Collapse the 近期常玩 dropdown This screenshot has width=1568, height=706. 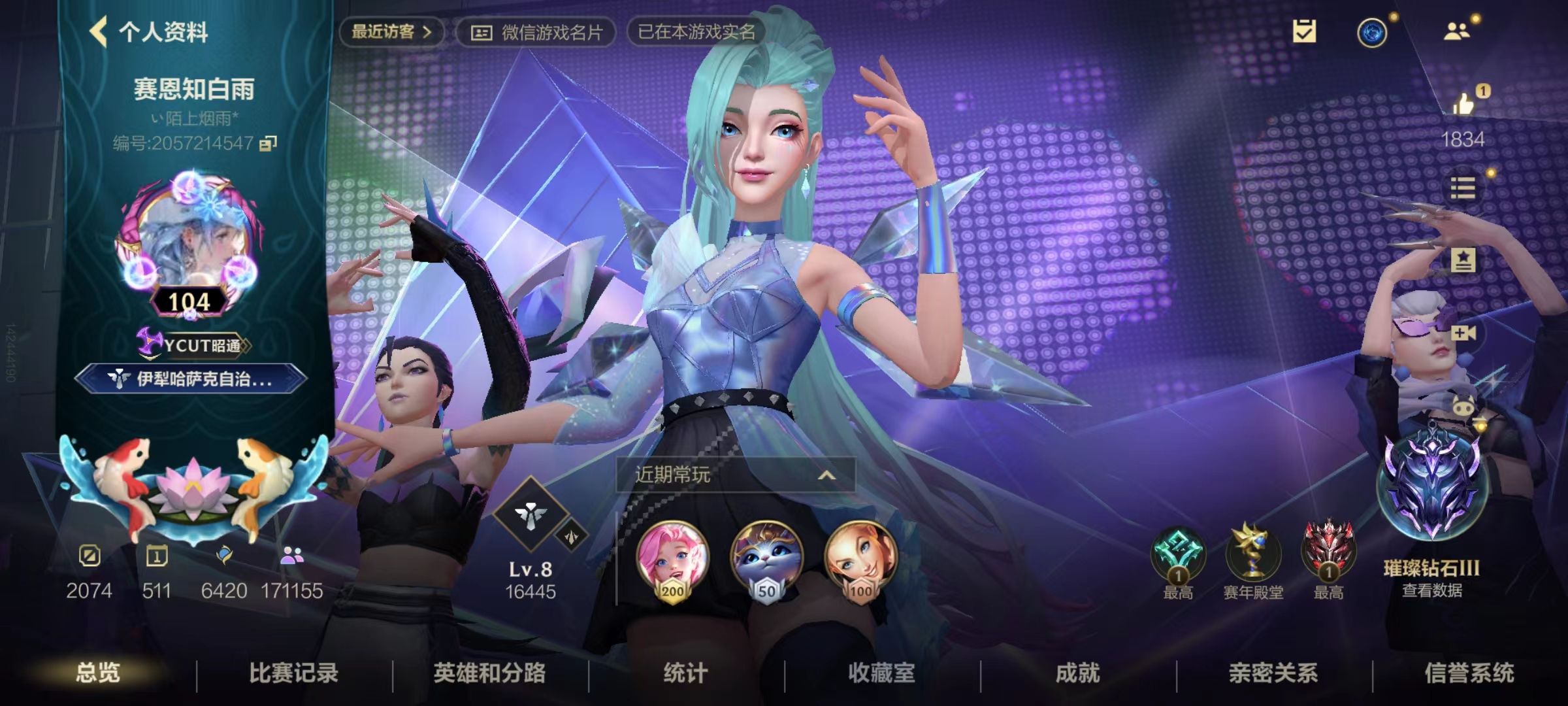tap(826, 475)
